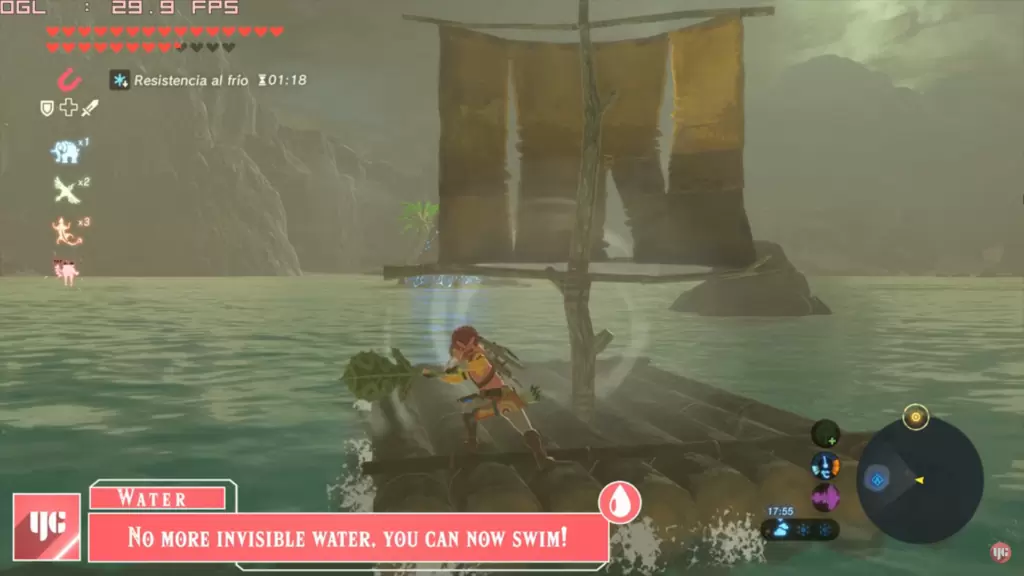Select the Magnesis rune icon

pyautogui.click(x=68, y=79)
